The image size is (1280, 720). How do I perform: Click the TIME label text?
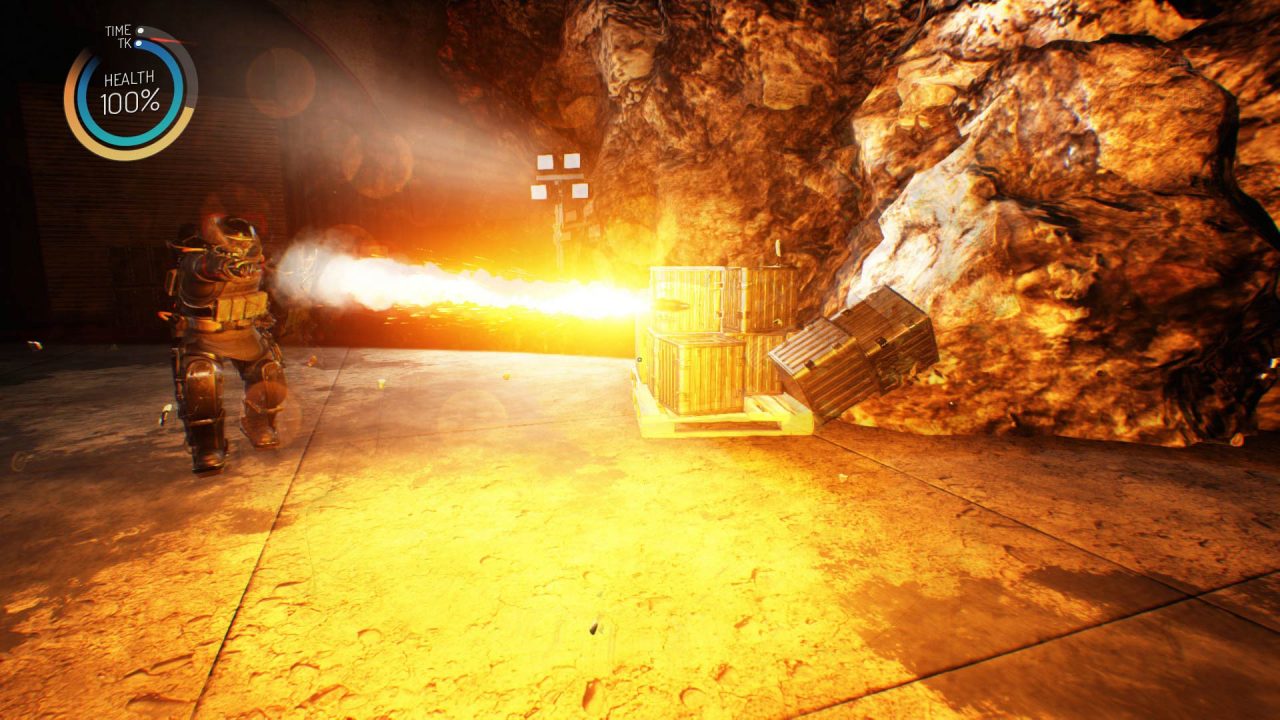tap(118, 31)
